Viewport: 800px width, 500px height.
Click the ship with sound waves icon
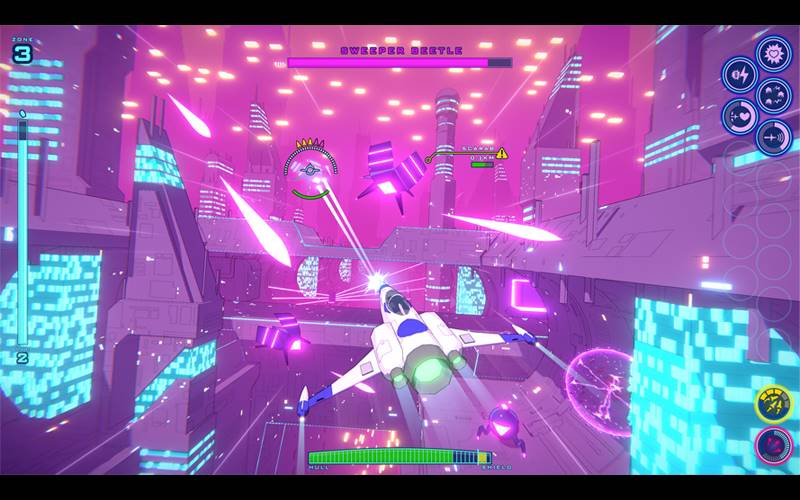pyautogui.click(x=774, y=136)
